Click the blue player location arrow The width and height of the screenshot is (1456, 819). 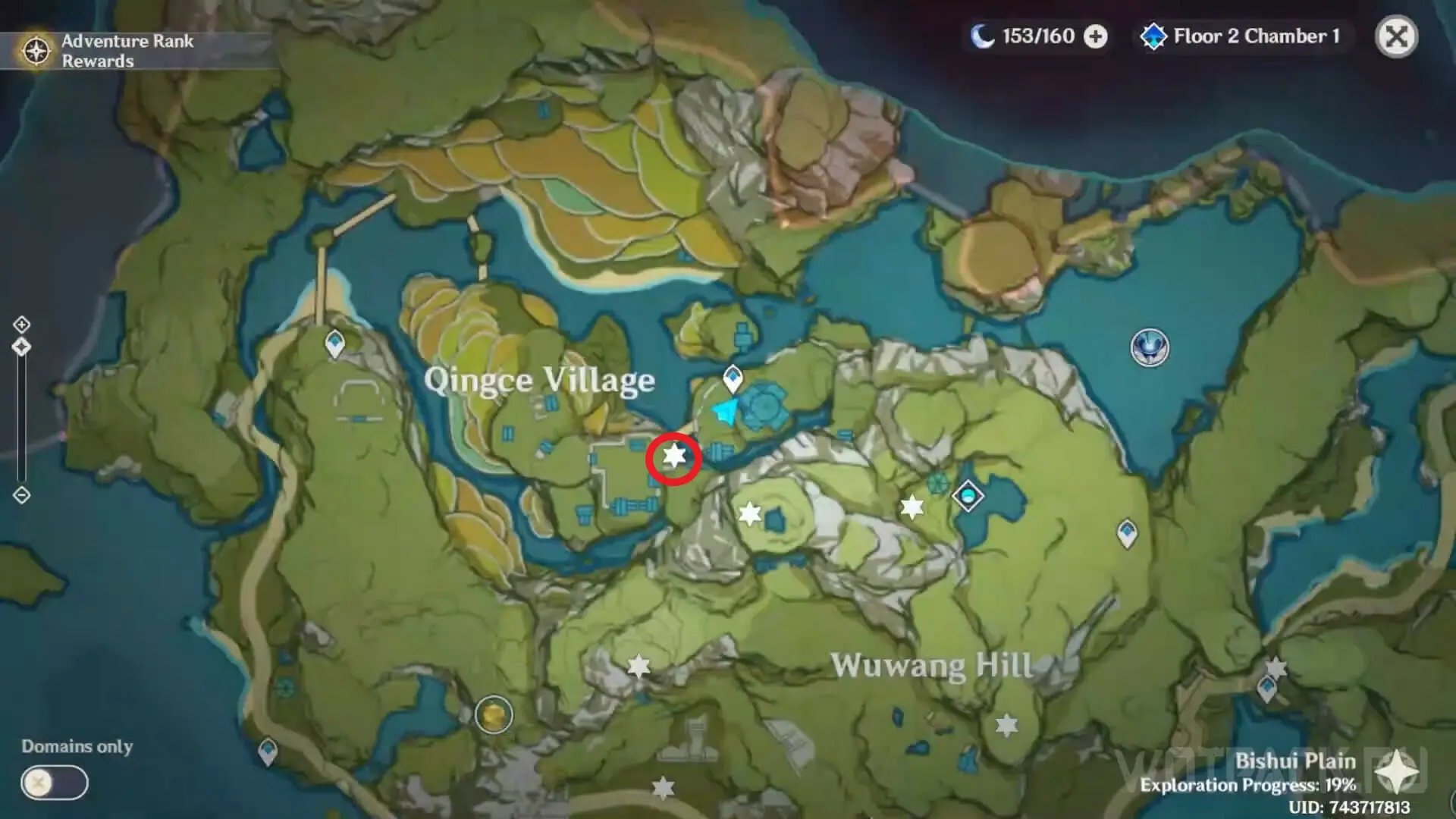pos(724,412)
